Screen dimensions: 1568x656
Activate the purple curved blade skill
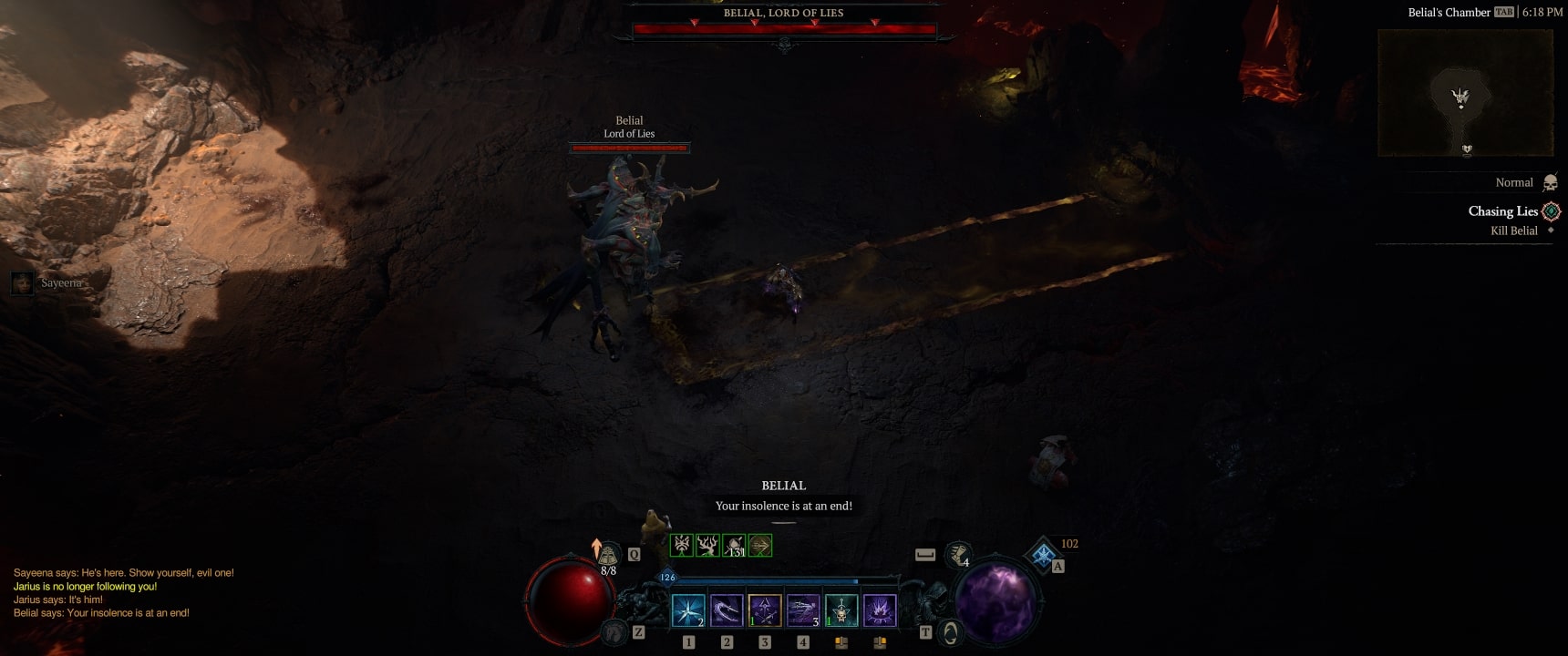click(x=727, y=610)
